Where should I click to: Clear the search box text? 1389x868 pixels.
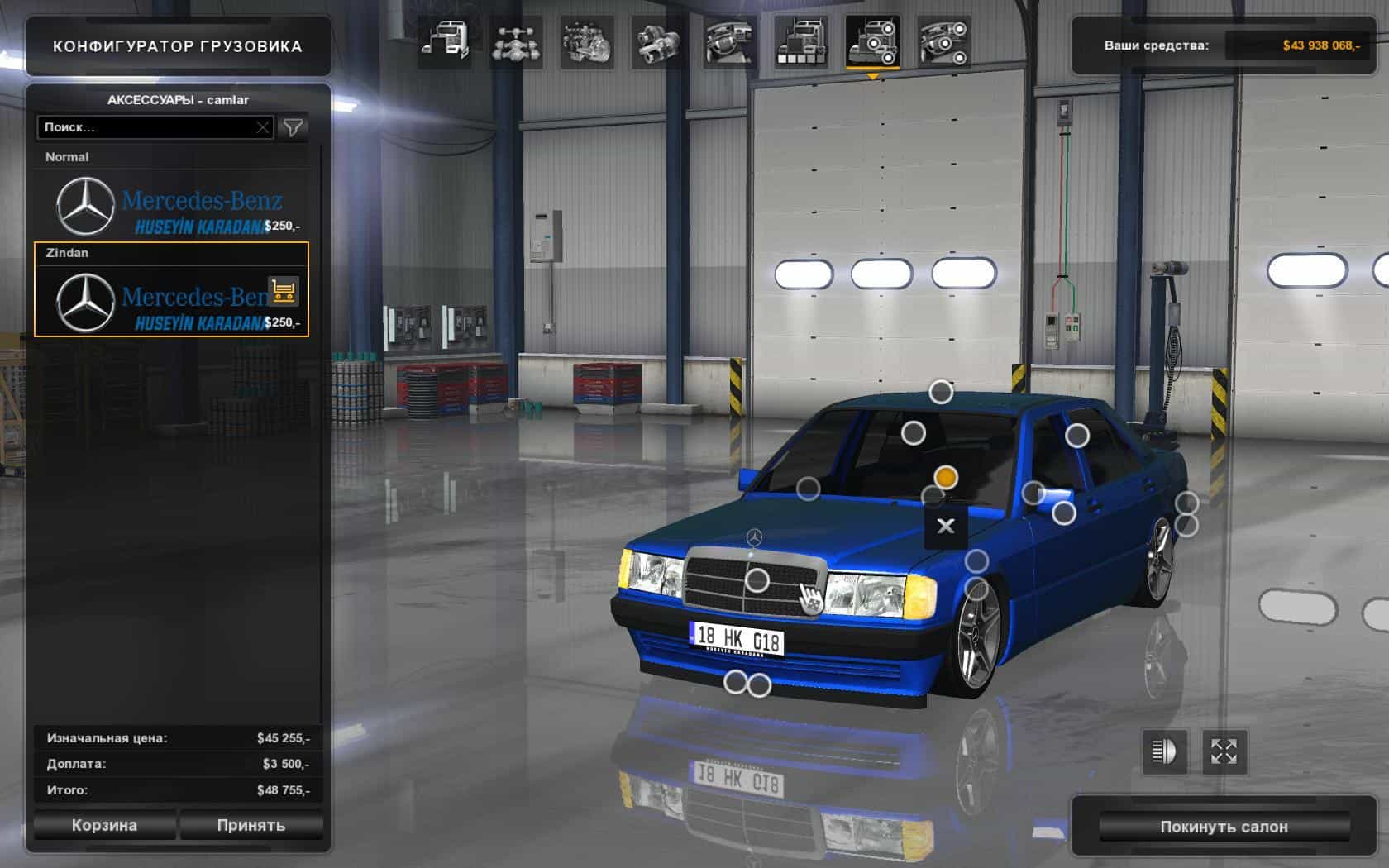(x=262, y=127)
